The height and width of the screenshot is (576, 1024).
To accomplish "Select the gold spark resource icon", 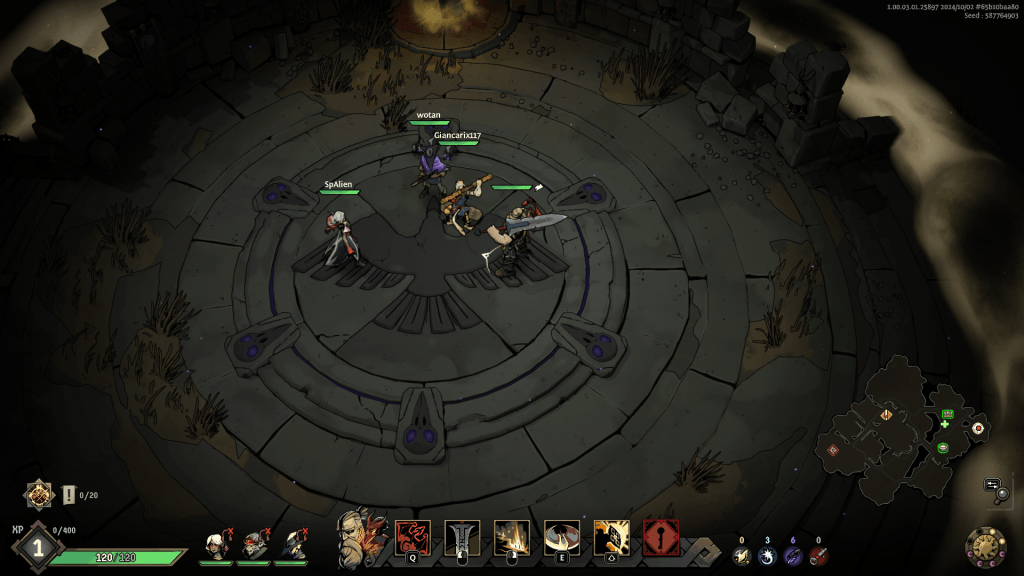I will 742,556.
